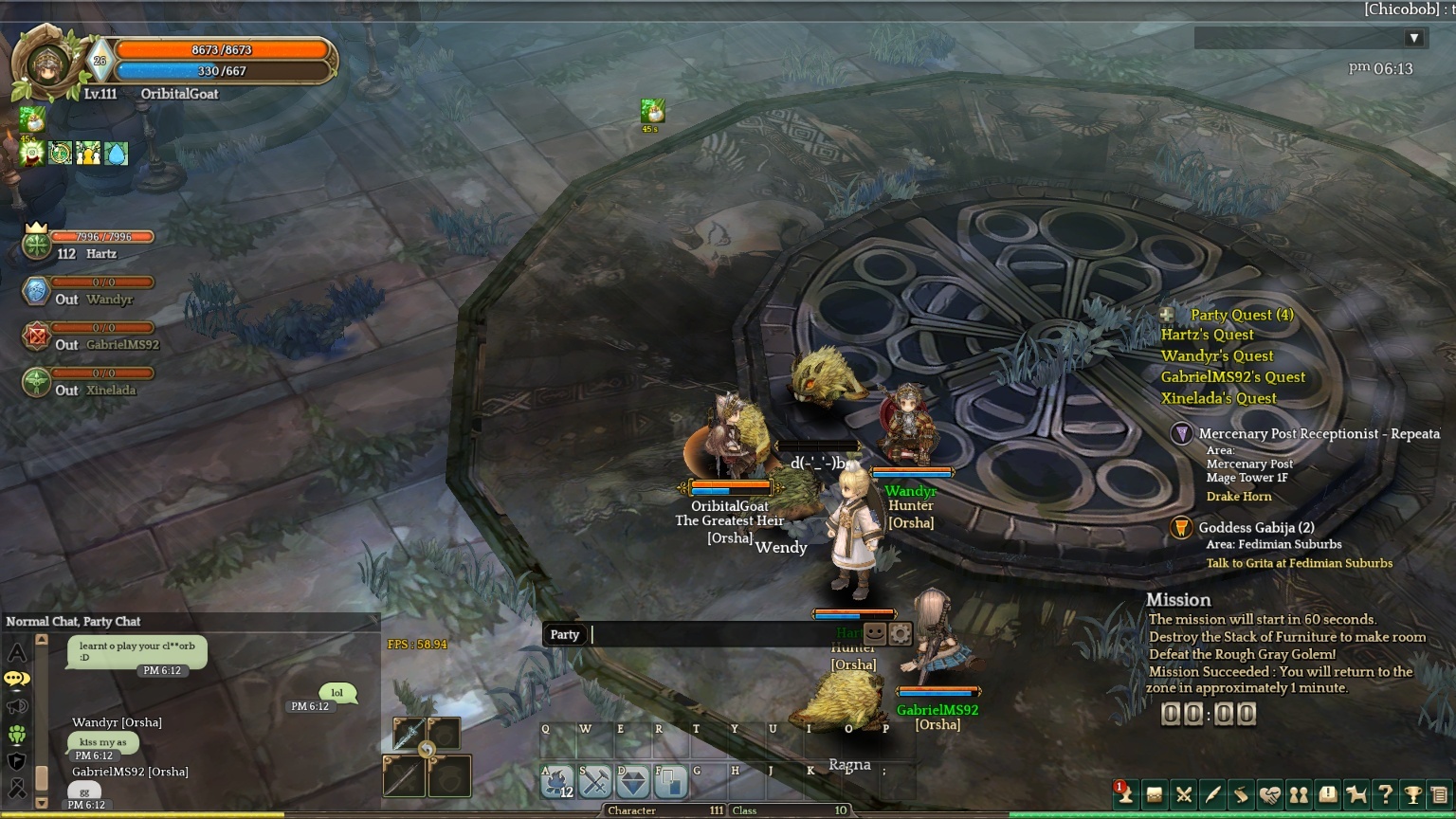Open the question mark help menu
Viewport: 1456px width, 819px height.
pos(1385,794)
